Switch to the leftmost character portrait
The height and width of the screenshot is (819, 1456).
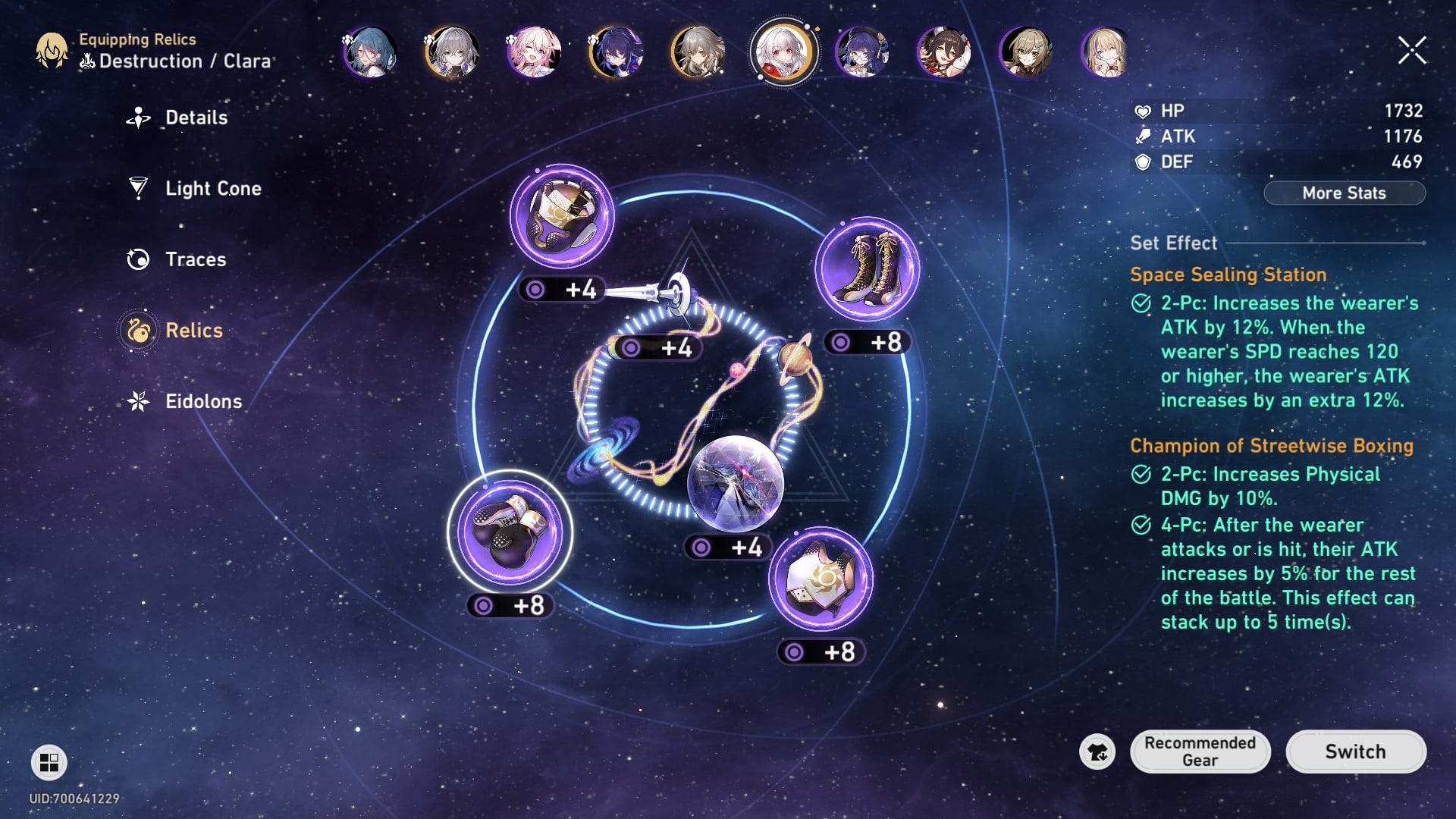[372, 53]
